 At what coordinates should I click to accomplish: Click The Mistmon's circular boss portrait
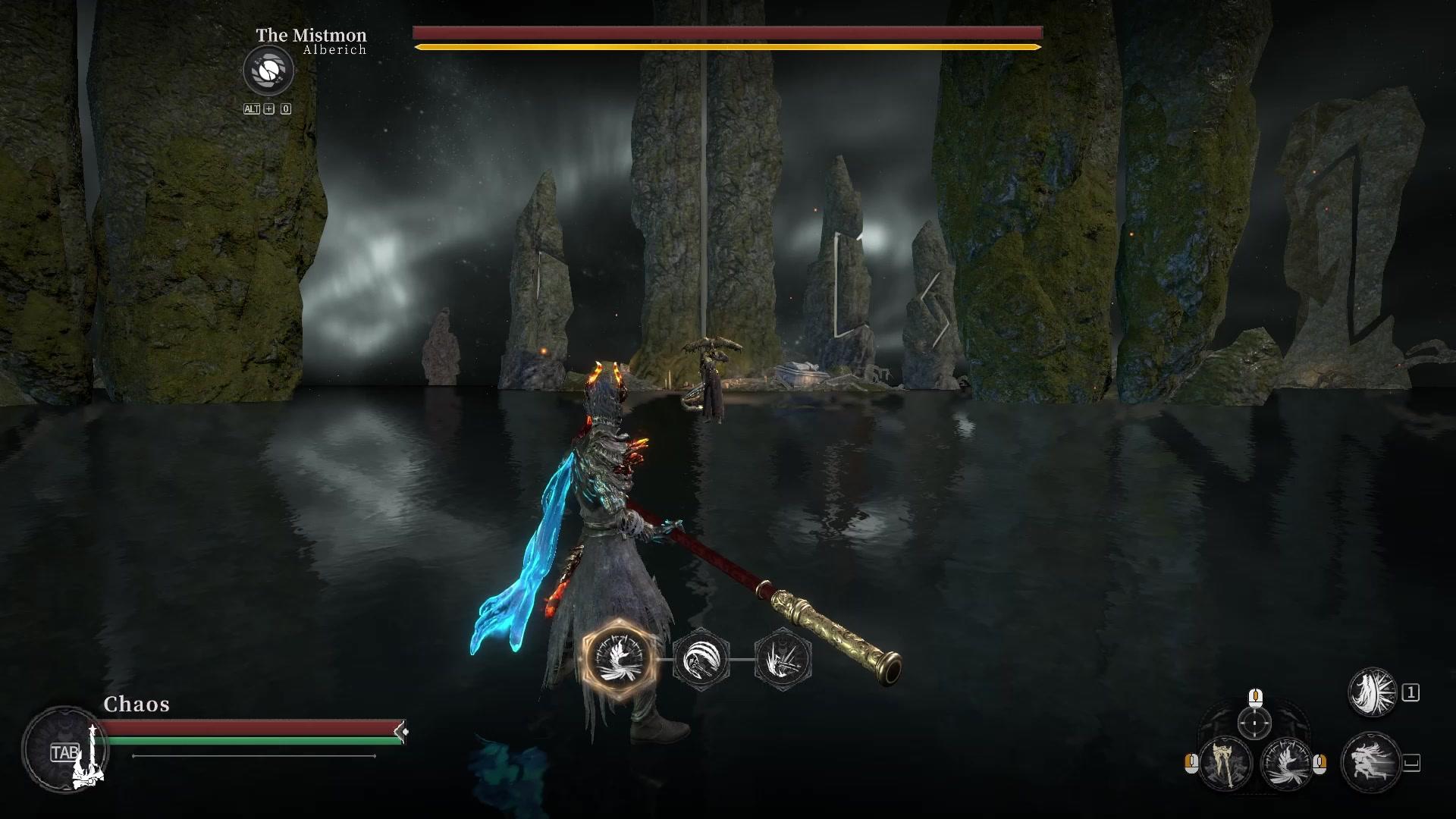pos(269,71)
